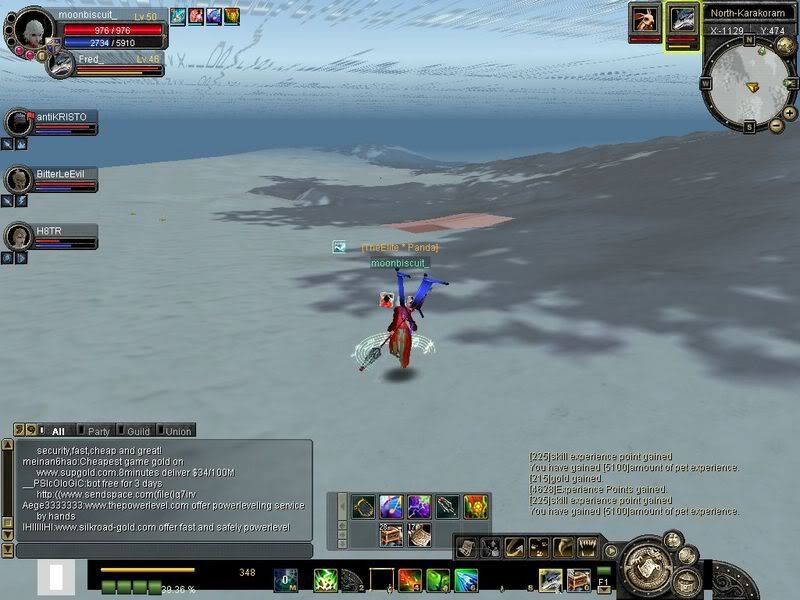Show the Union chat tab
800x600 pixels.
click(x=178, y=431)
